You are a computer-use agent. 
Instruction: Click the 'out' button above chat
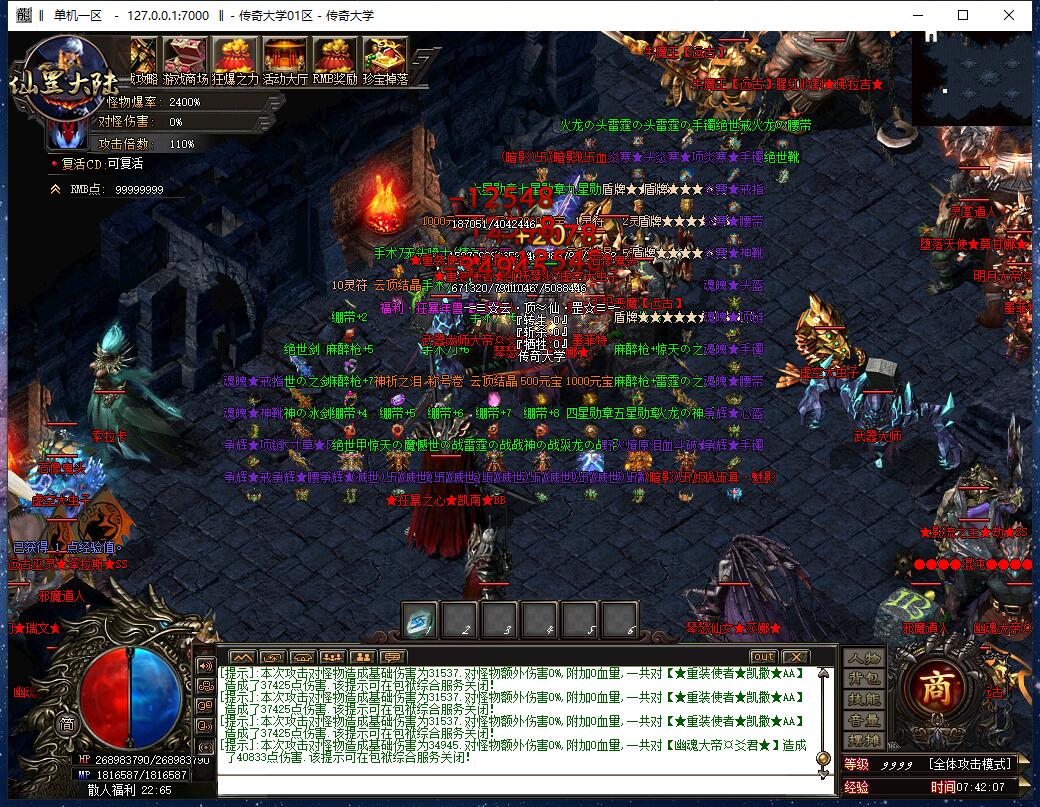[763, 657]
